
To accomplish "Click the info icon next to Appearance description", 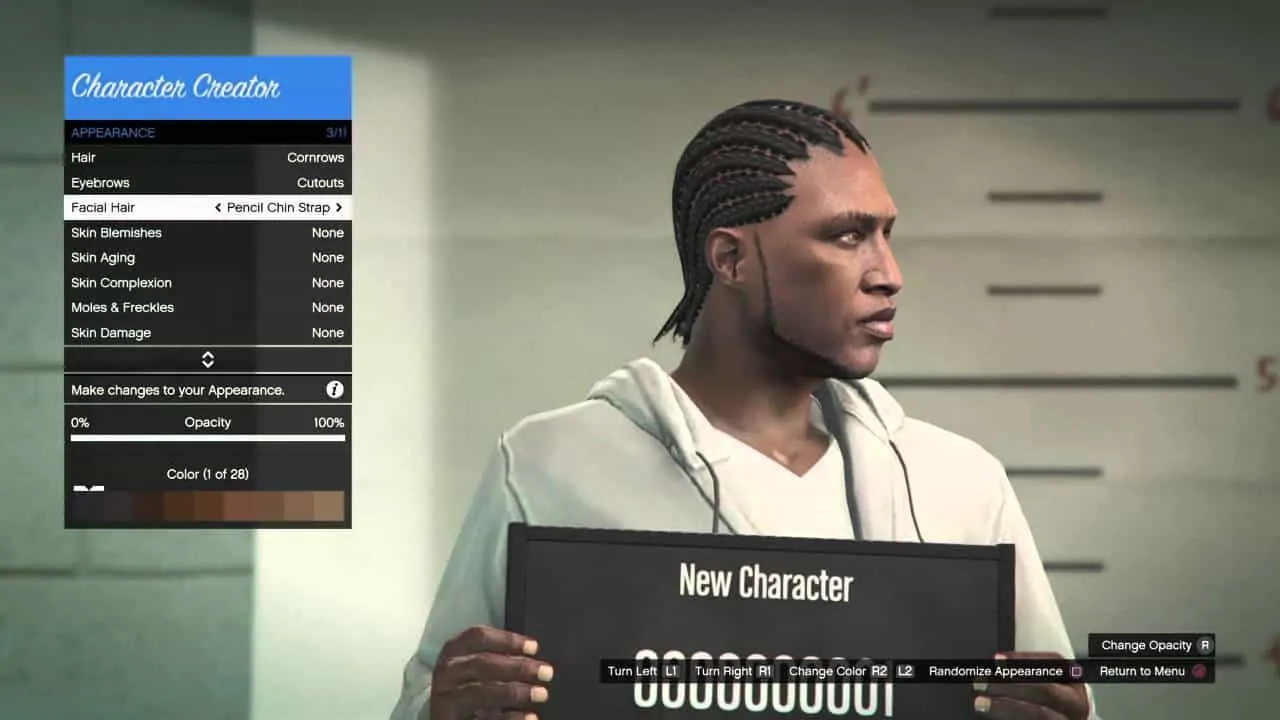I will click(x=335, y=389).
